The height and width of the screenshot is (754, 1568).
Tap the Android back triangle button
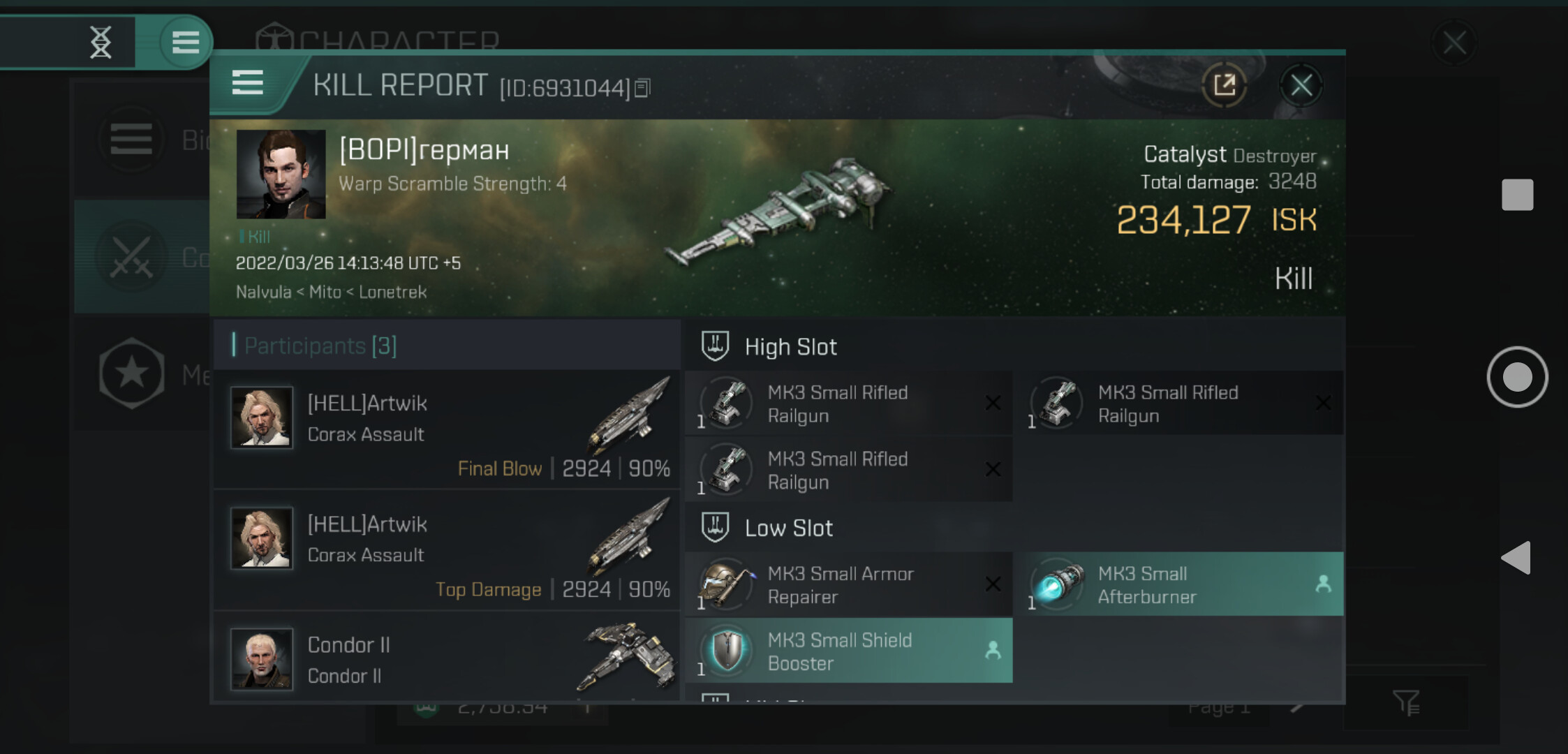coord(1516,557)
